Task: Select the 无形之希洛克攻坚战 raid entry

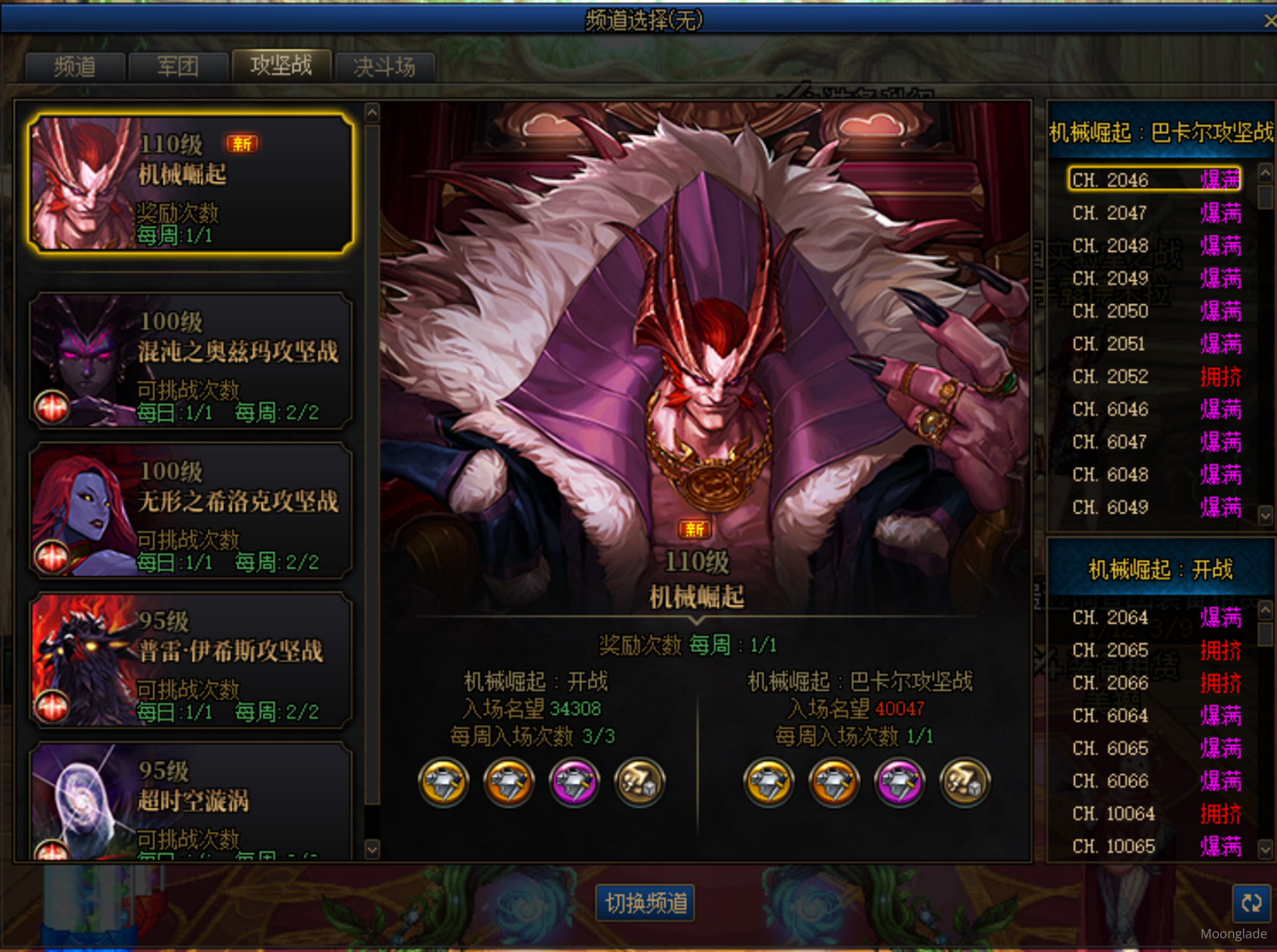Action: coord(190,511)
